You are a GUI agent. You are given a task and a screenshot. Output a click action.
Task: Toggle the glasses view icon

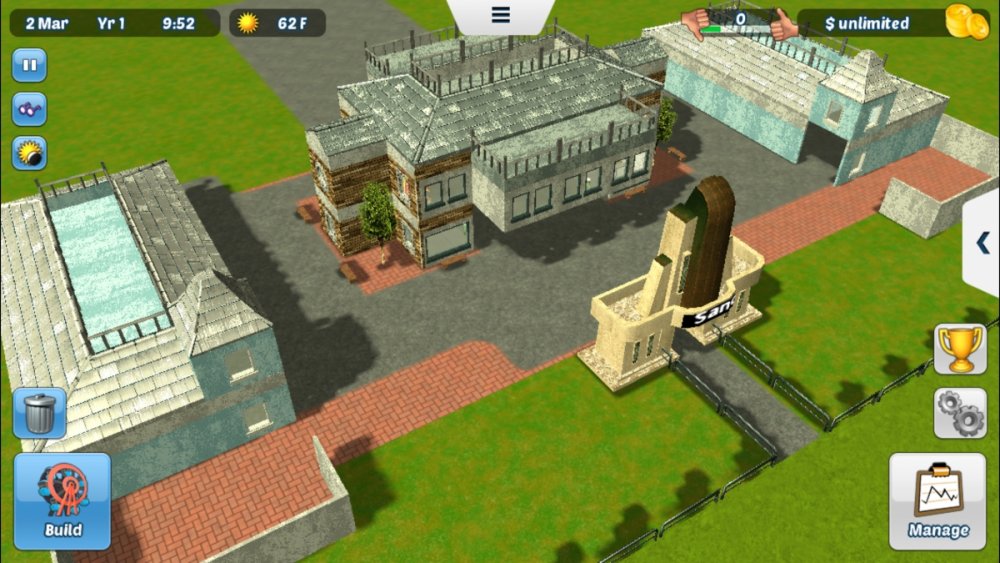tap(29, 109)
